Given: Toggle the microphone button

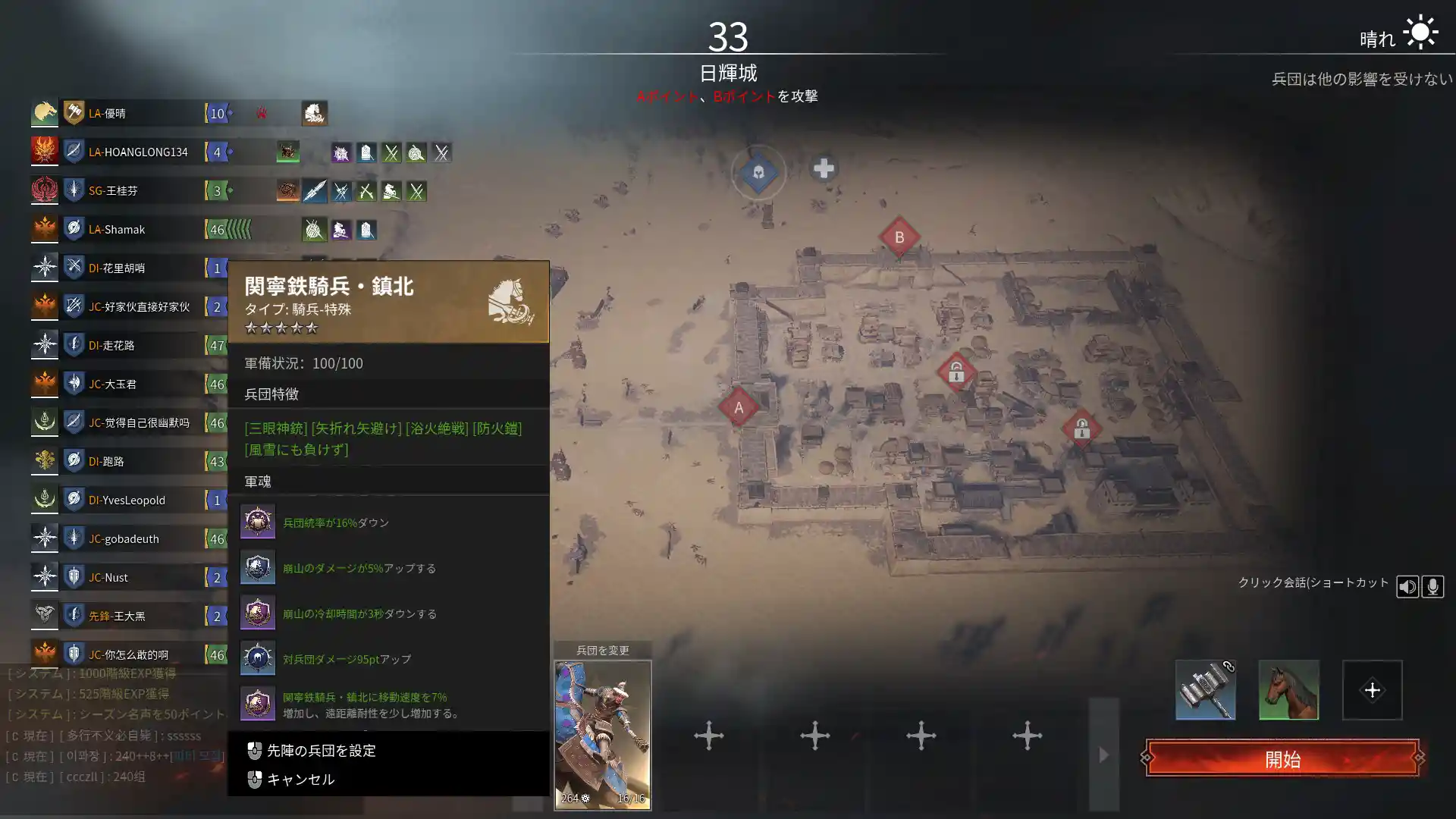Looking at the screenshot, I should [1433, 585].
